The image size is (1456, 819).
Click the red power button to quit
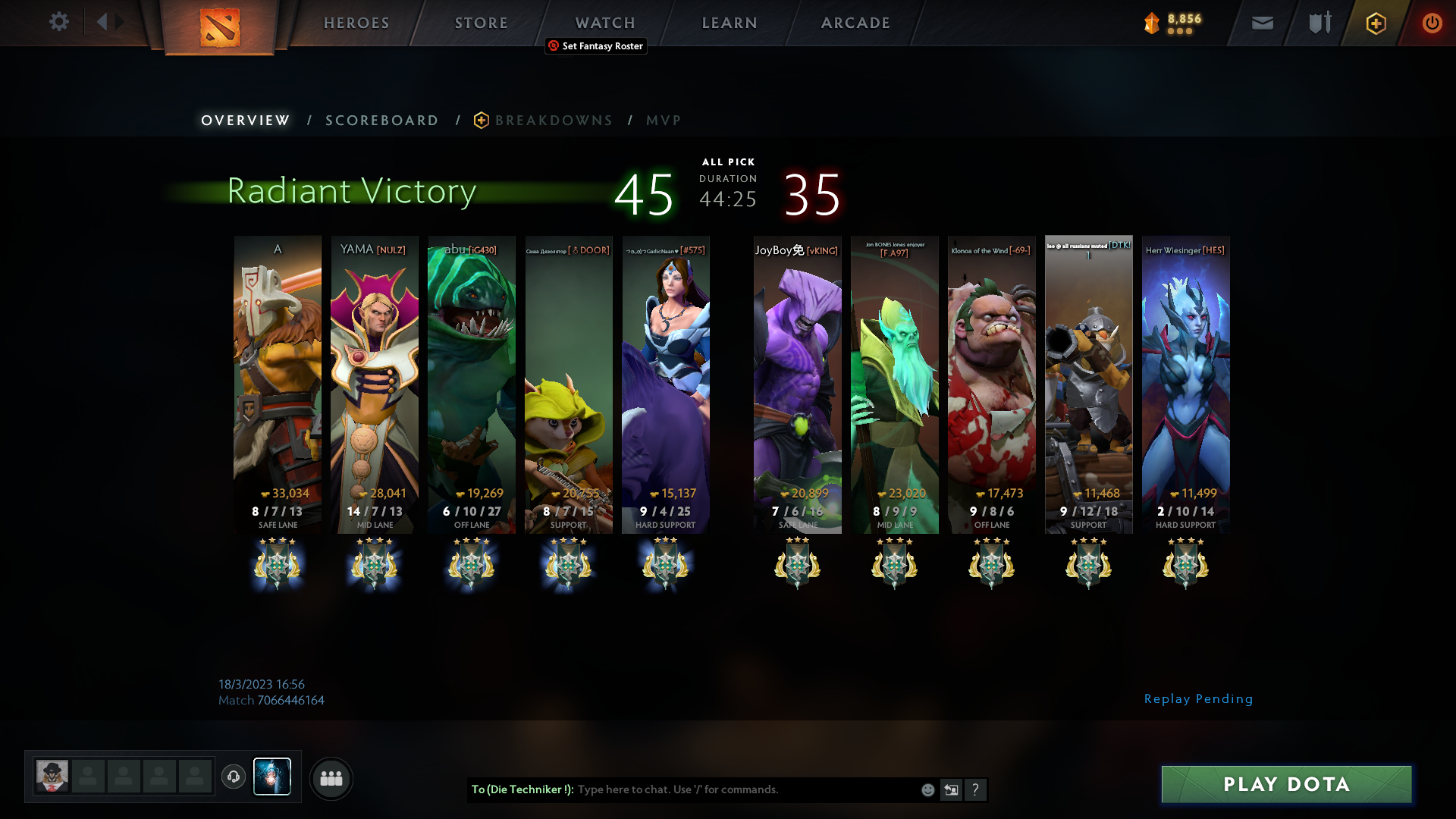(1432, 23)
